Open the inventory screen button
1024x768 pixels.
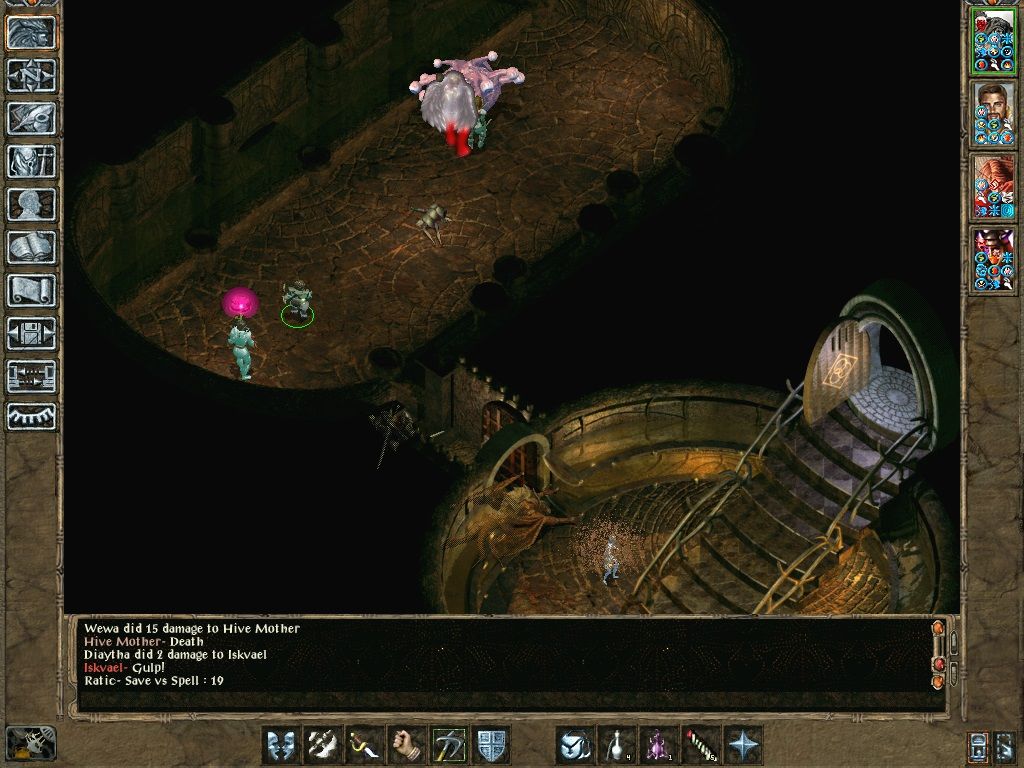pyautogui.click(x=32, y=161)
